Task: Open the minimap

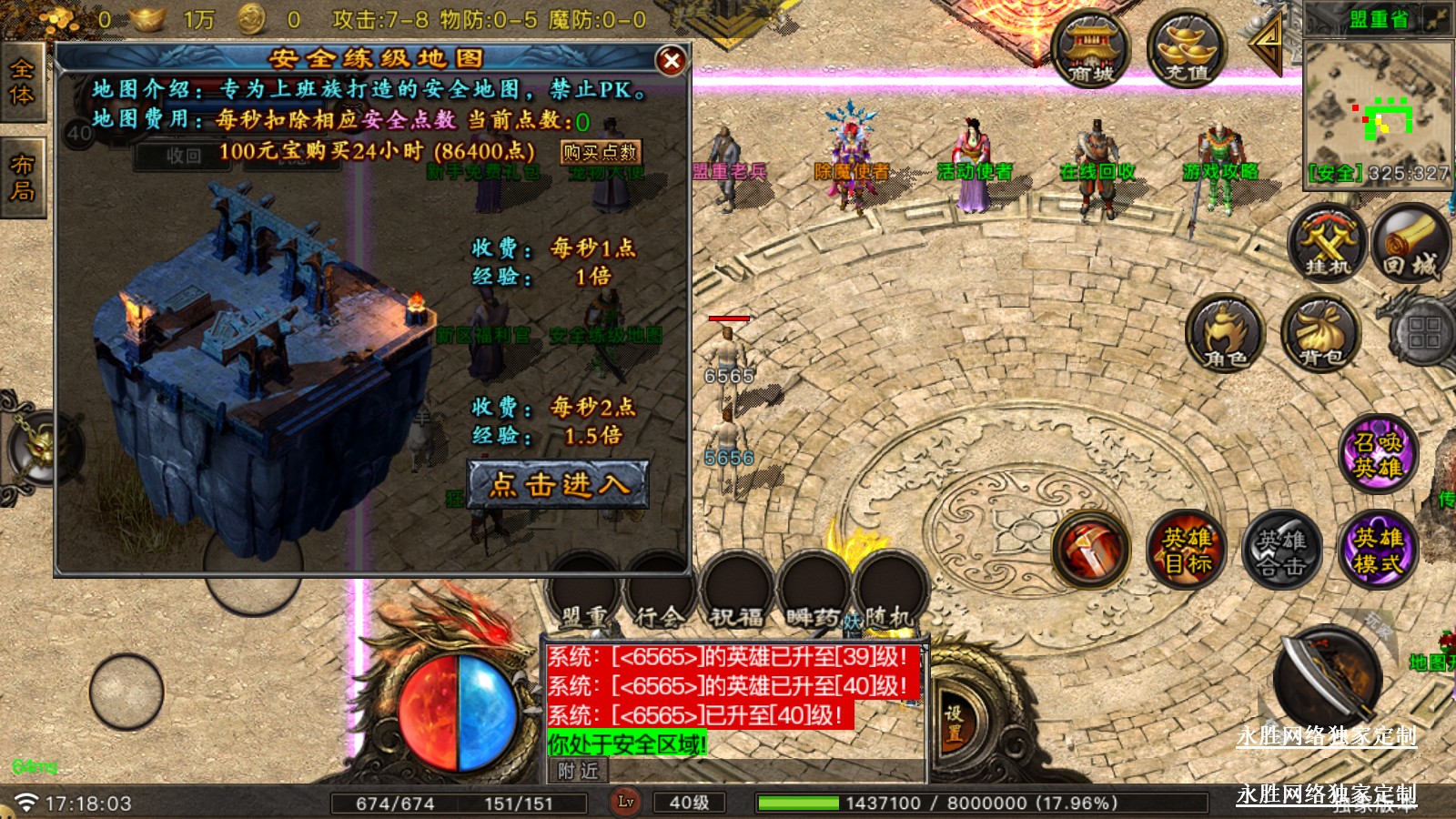Action: click(x=1378, y=106)
